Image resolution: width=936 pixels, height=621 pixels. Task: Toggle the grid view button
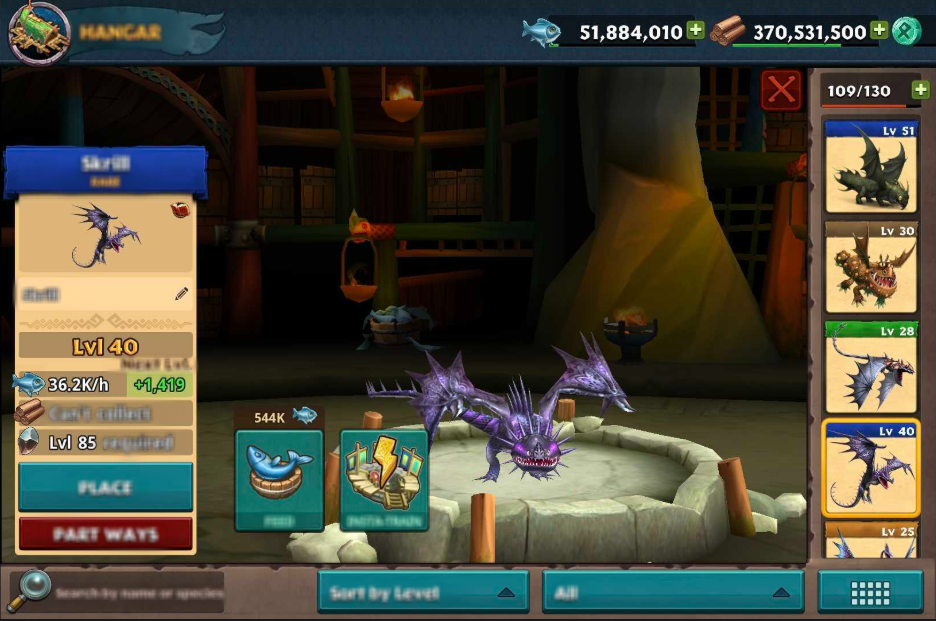click(870, 592)
